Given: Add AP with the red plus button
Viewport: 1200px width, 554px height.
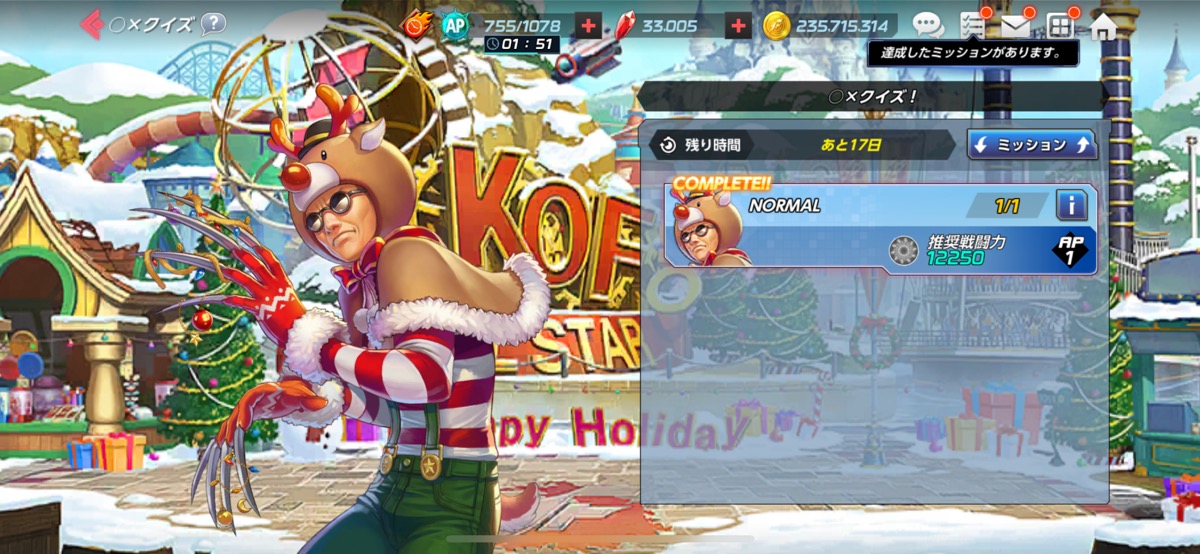Looking at the screenshot, I should click(589, 26).
